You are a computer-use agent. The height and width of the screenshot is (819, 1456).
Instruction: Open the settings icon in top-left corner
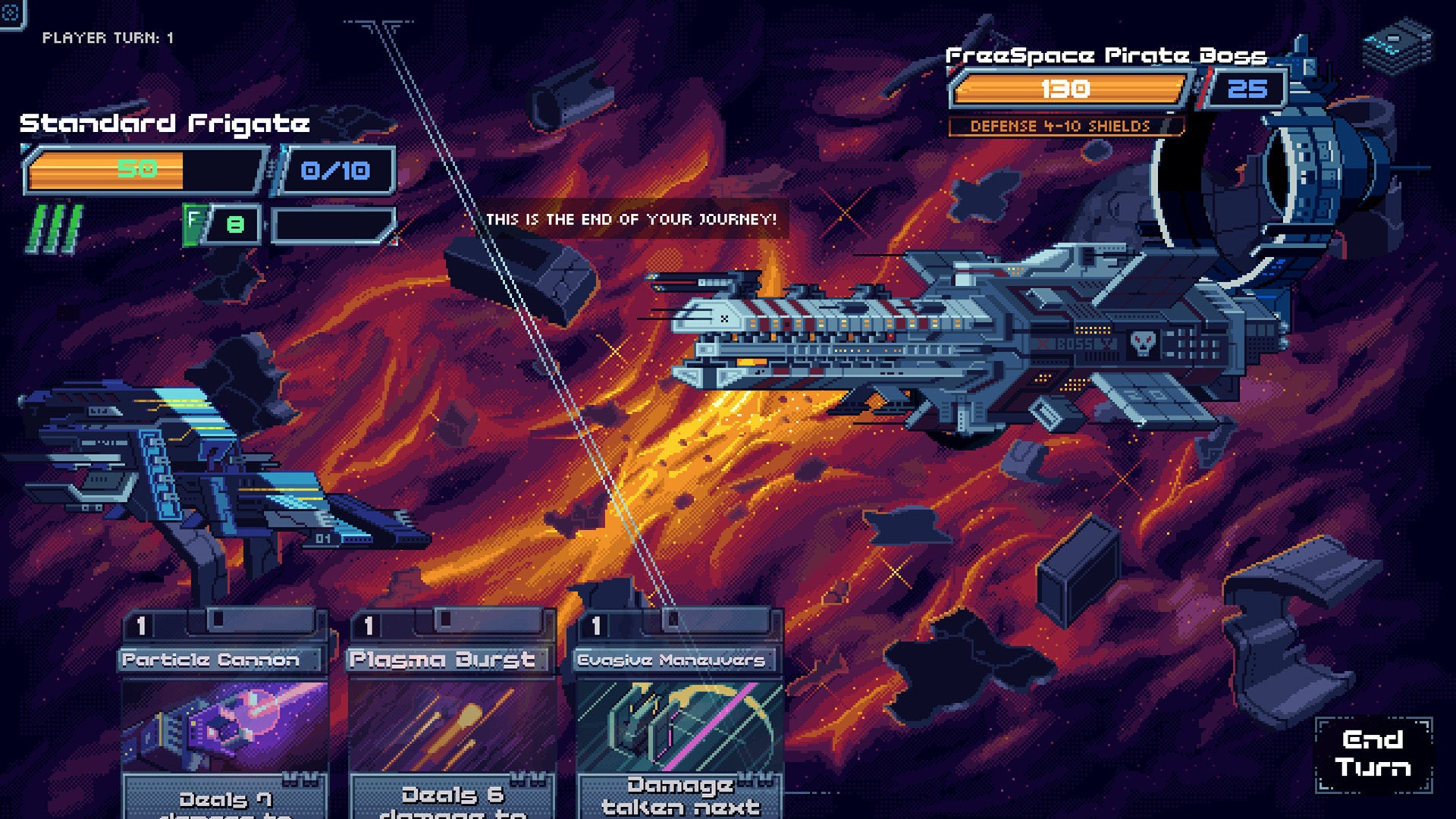coord(11,11)
